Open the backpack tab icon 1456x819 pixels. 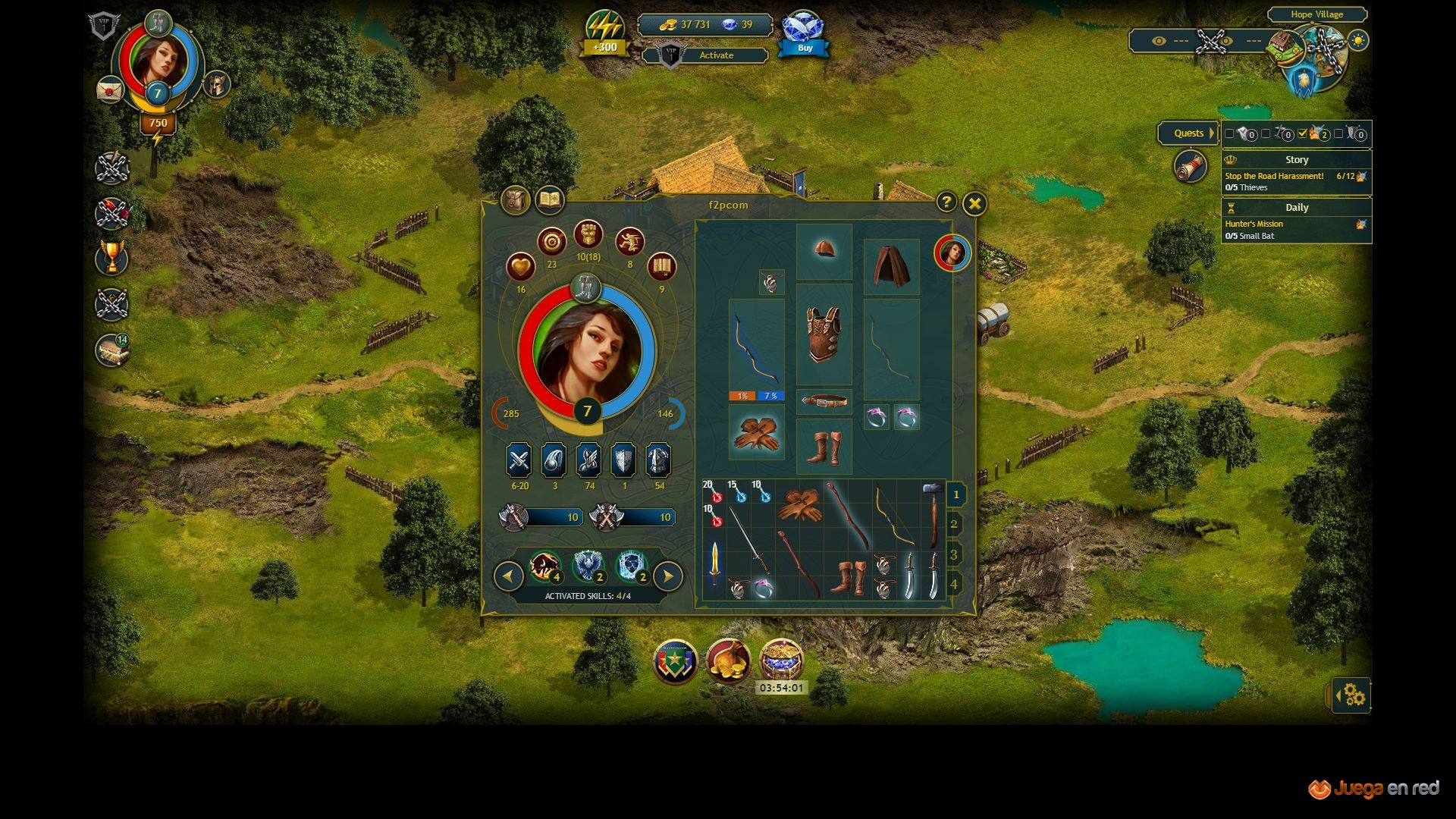coord(515,200)
